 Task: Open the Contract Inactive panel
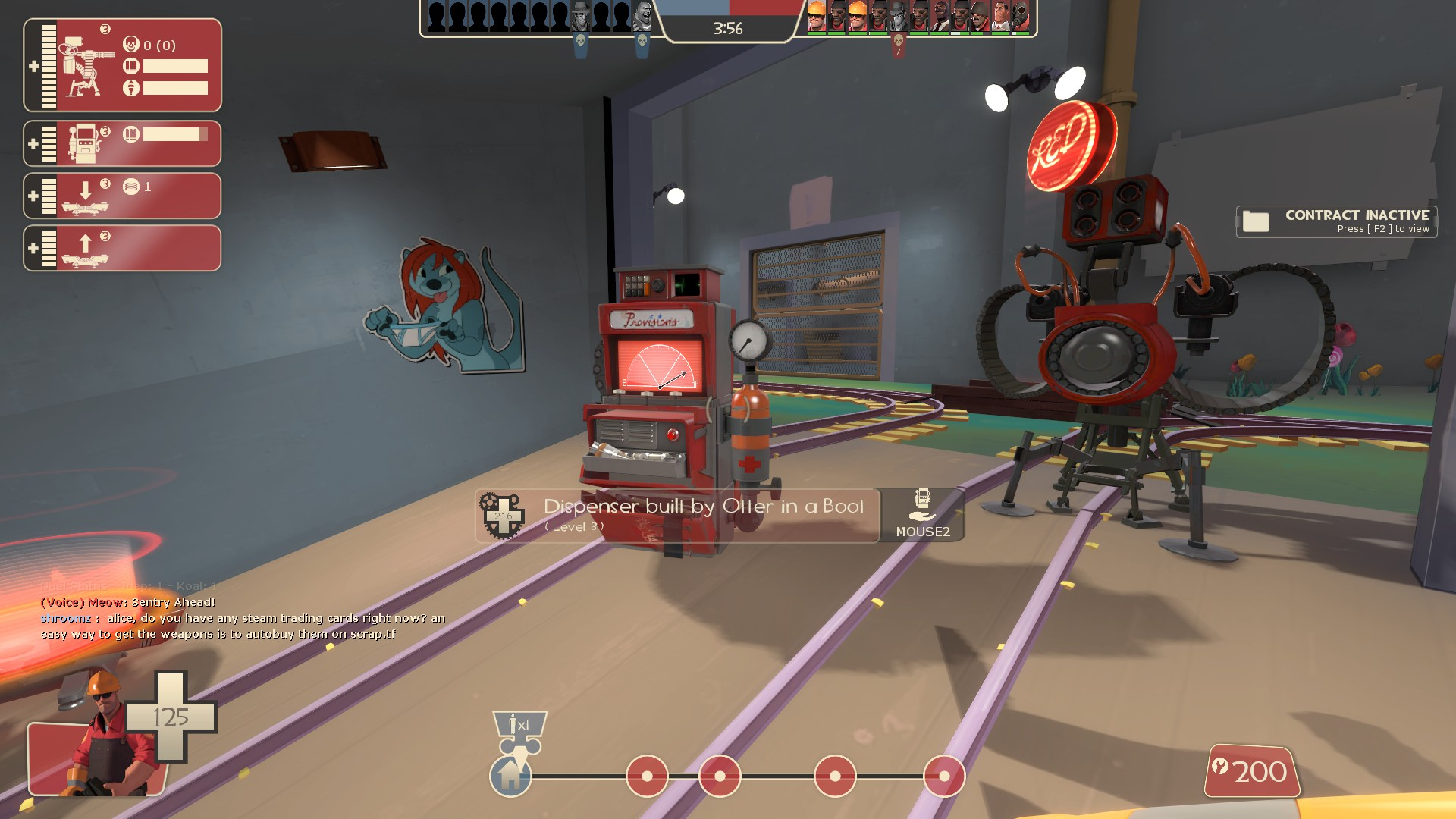point(1336,221)
